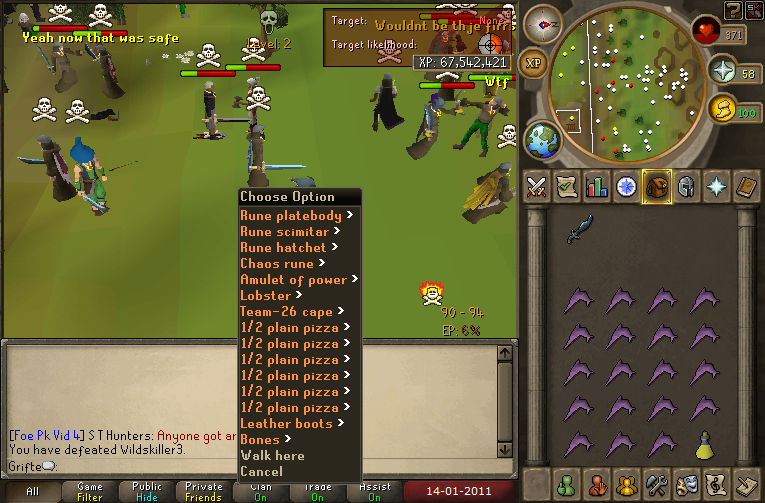Pick Leather boots in the option menu
The width and height of the screenshot is (765, 503).
click(286, 424)
